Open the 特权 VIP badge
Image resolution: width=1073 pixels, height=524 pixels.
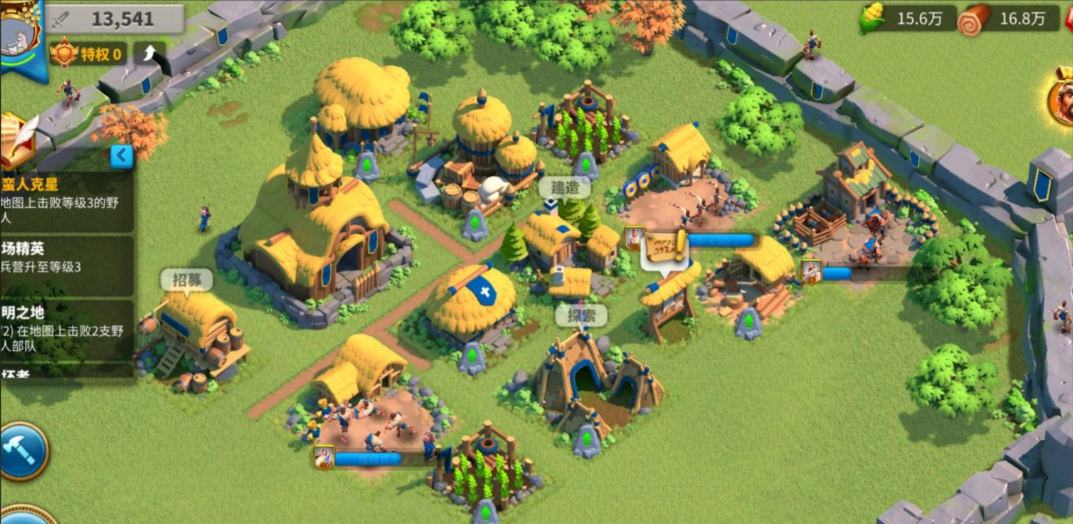[88, 53]
